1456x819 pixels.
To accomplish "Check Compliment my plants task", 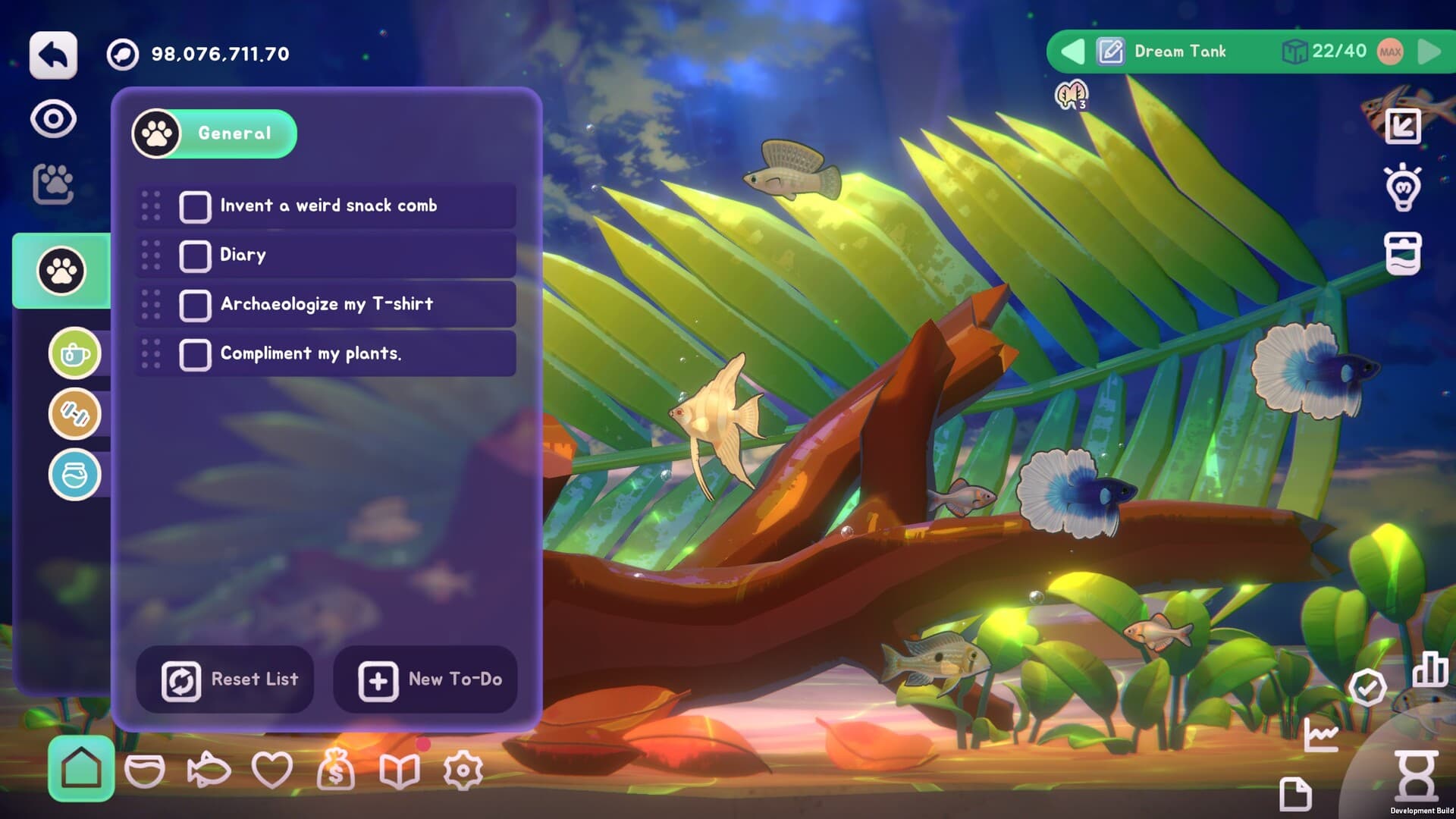I will click(x=195, y=353).
